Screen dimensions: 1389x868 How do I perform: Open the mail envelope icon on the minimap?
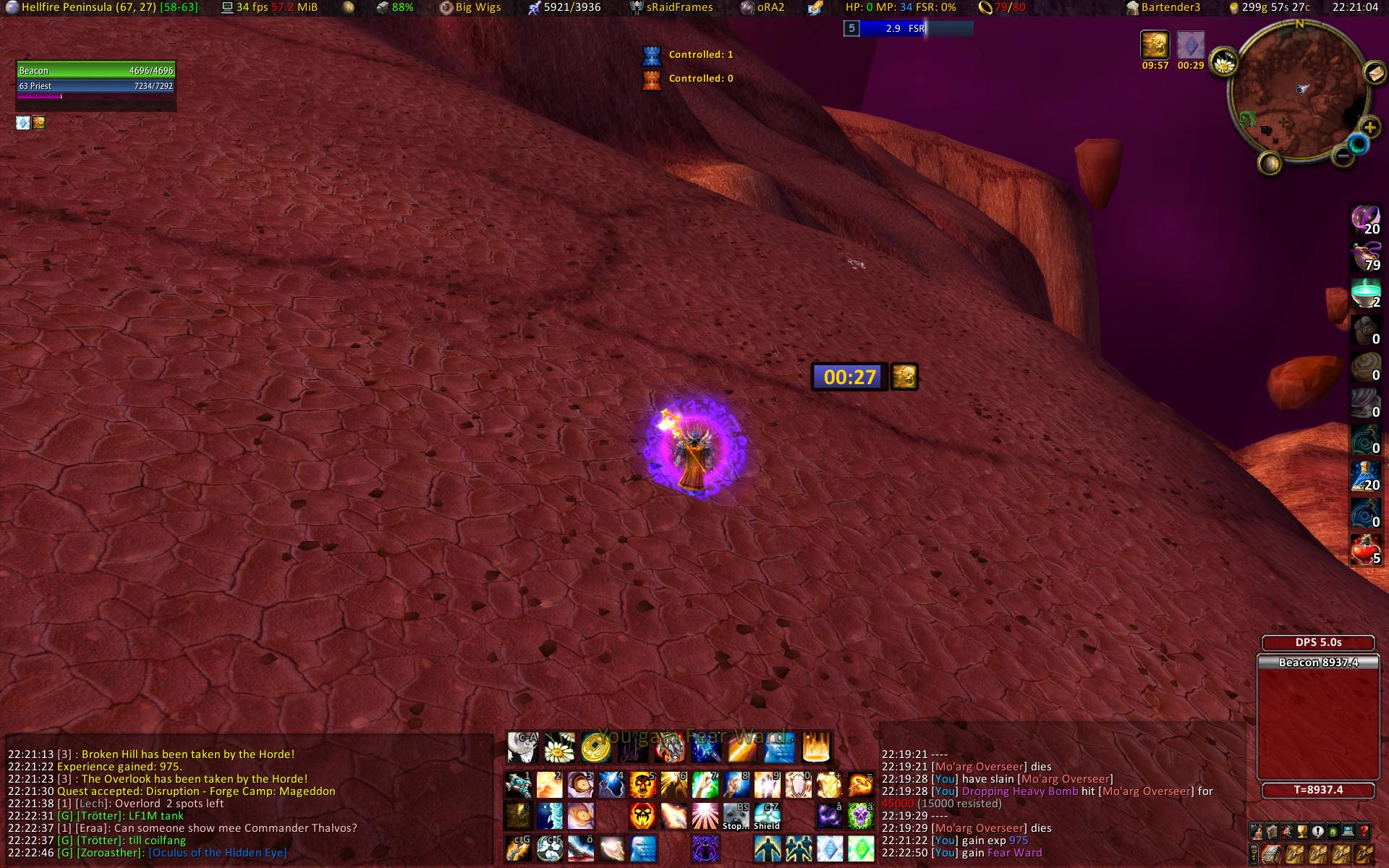tap(1374, 72)
